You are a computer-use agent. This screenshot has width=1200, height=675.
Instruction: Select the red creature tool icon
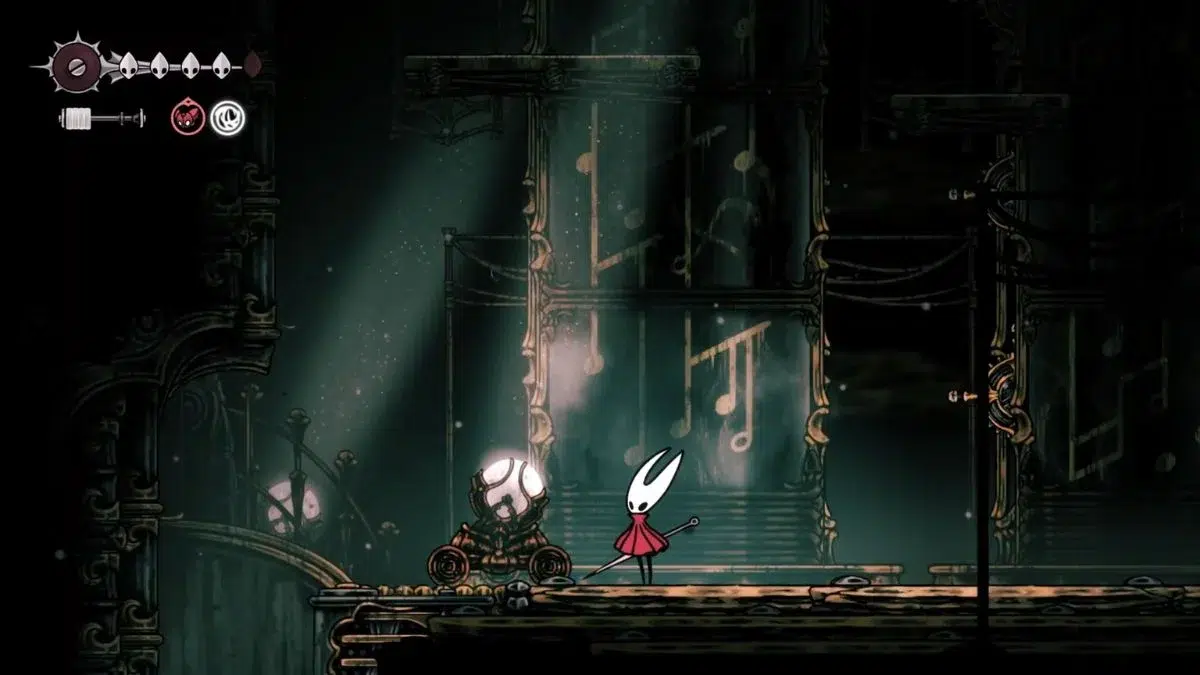[x=186, y=118]
